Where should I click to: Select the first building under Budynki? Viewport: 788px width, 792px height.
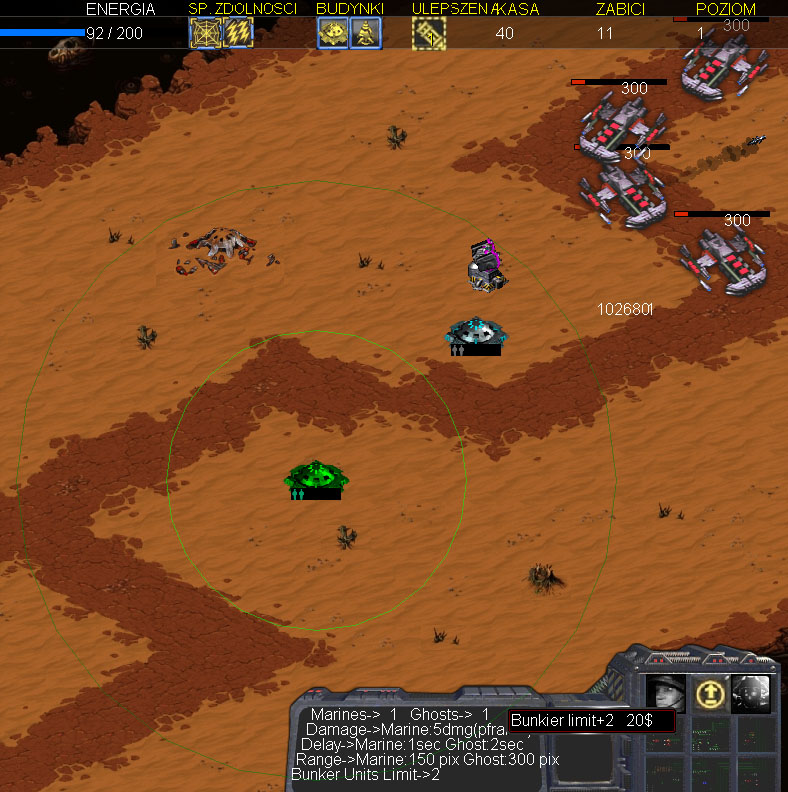[333, 33]
